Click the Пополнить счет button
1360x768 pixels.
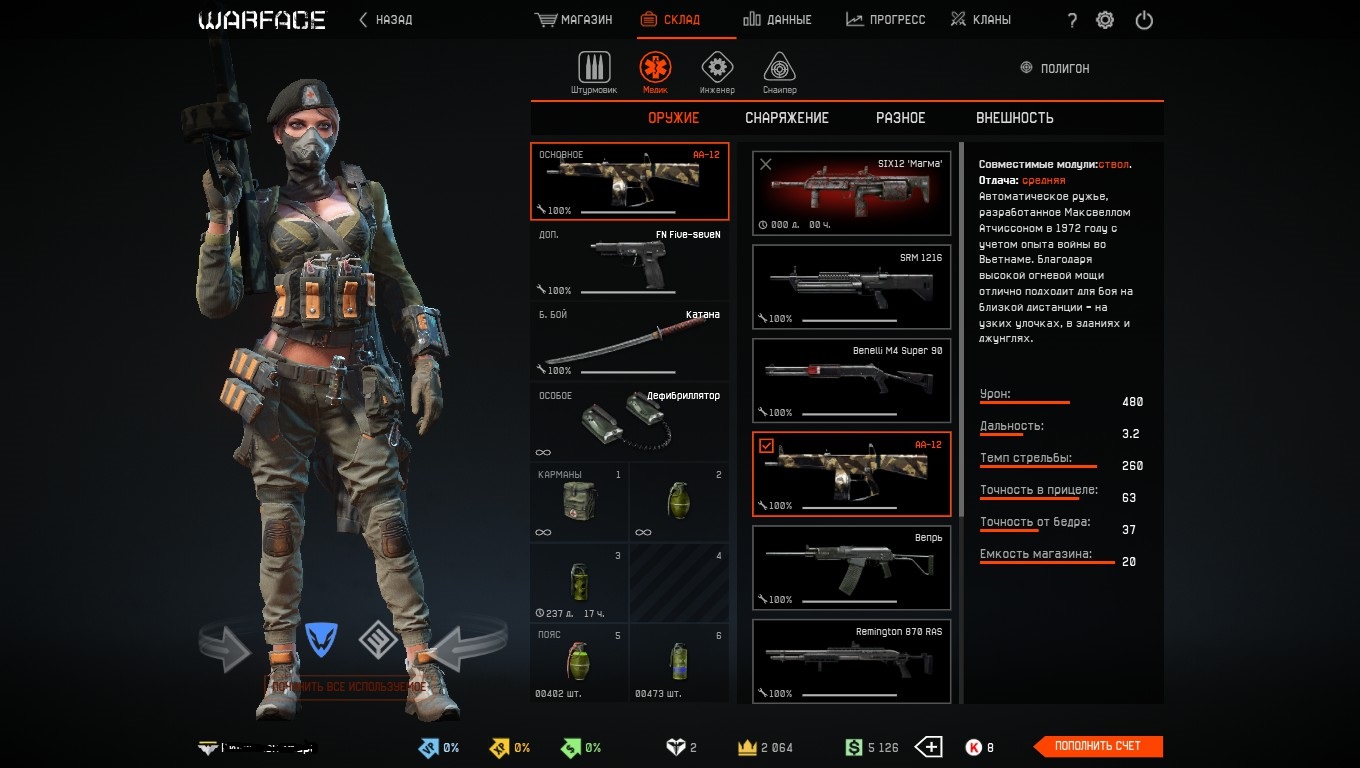[1098, 746]
